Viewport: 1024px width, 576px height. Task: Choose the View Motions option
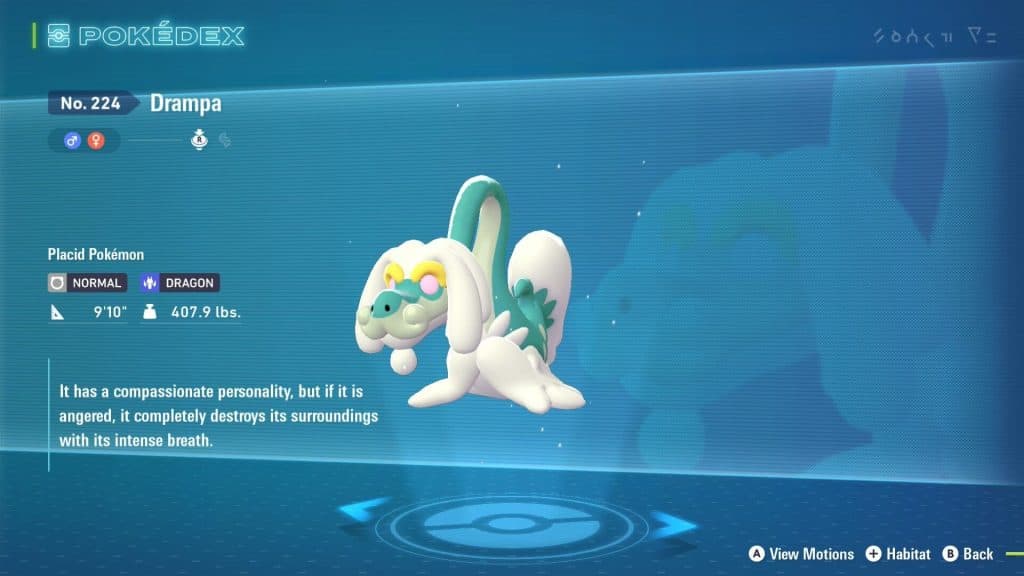[x=801, y=553]
